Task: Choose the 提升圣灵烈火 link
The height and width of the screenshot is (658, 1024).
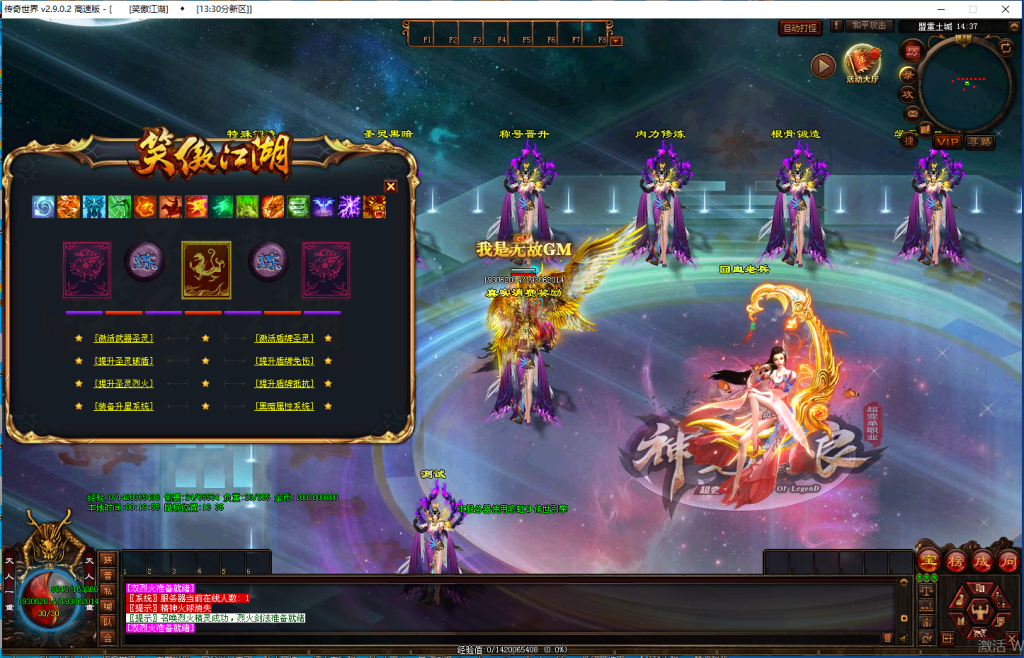Action: click(124, 384)
